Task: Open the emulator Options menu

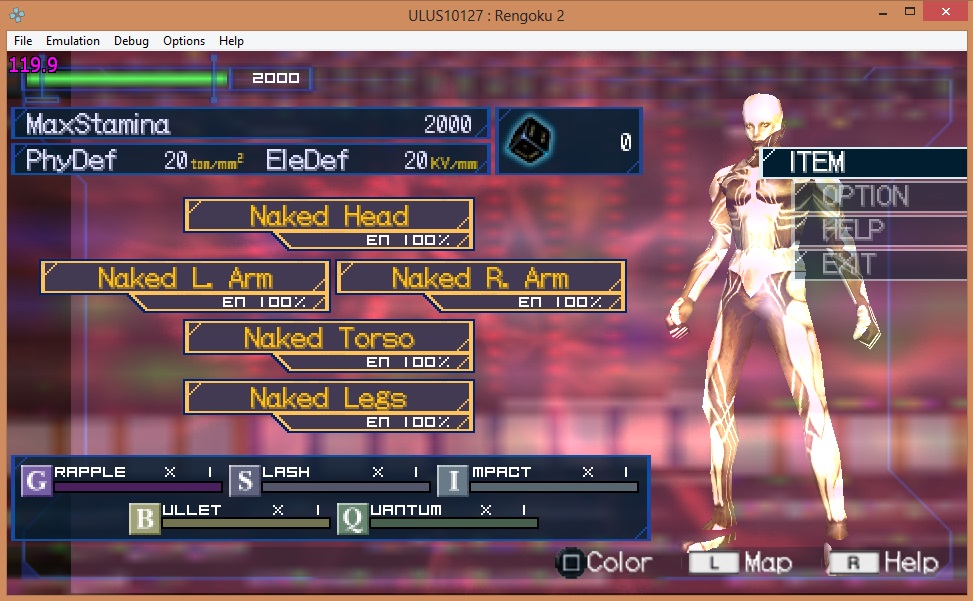Action: click(184, 41)
